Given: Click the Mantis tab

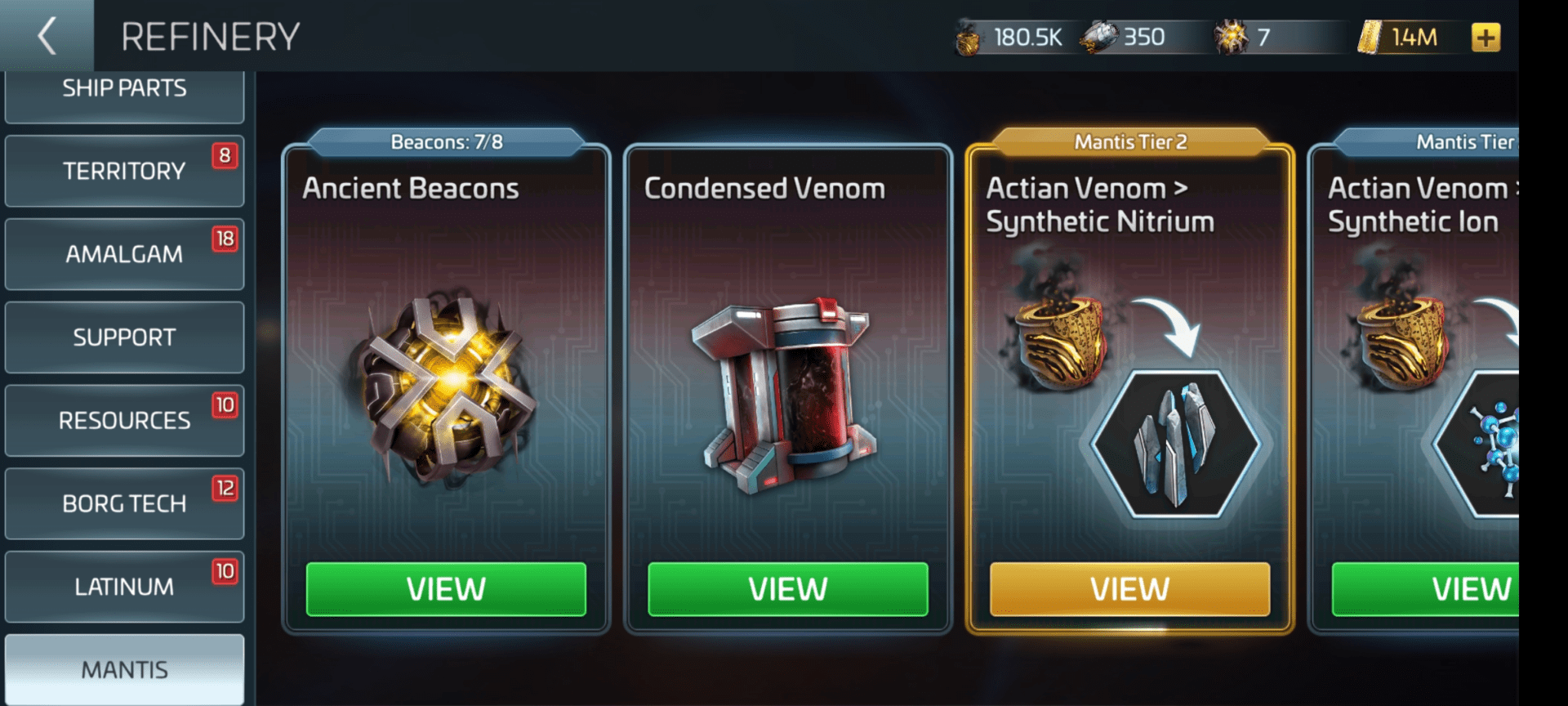Looking at the screenshot, I should (124, 669).
